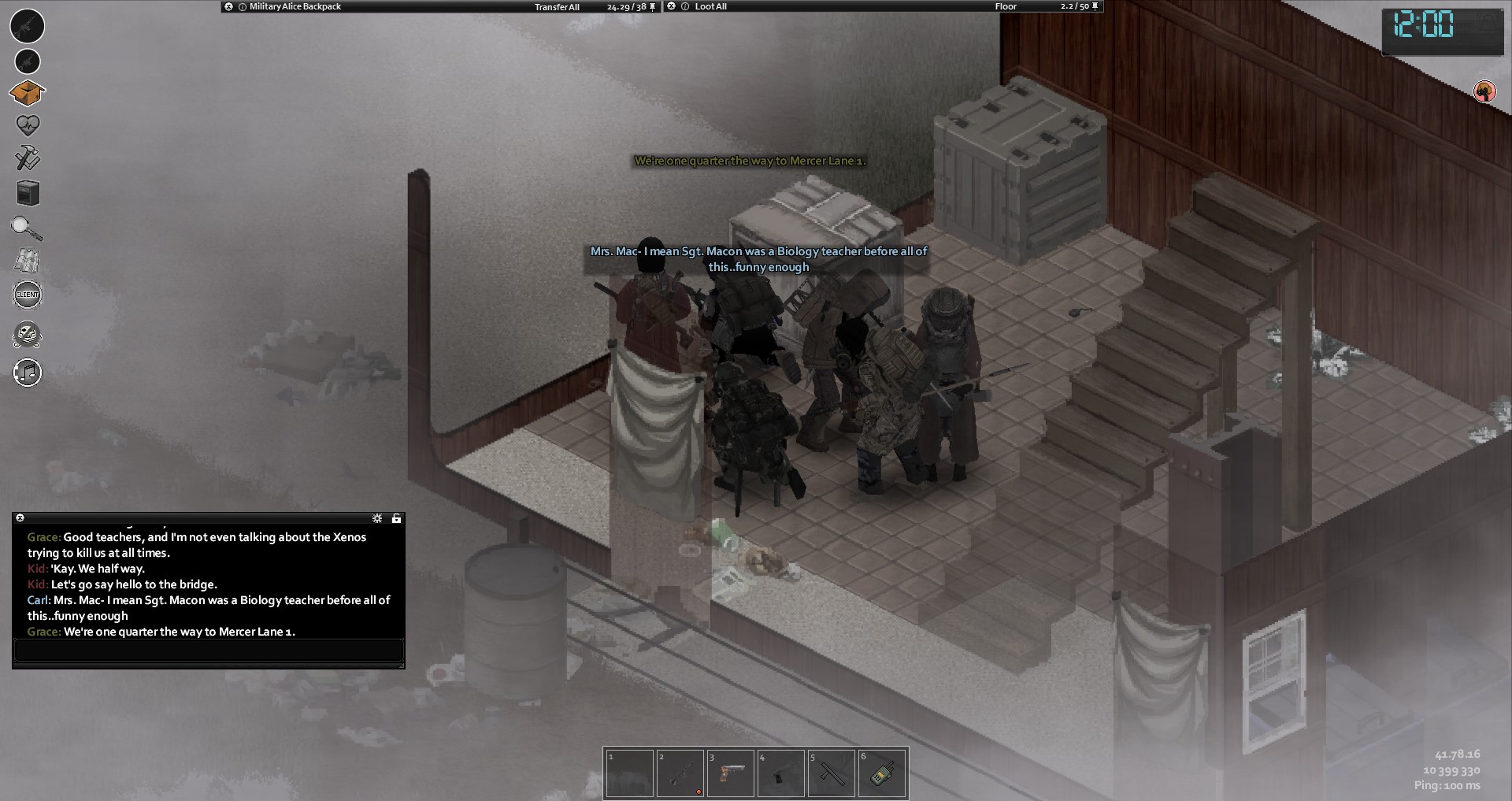Select the pistol in hotbar slot 3

[x=731, y=773]
